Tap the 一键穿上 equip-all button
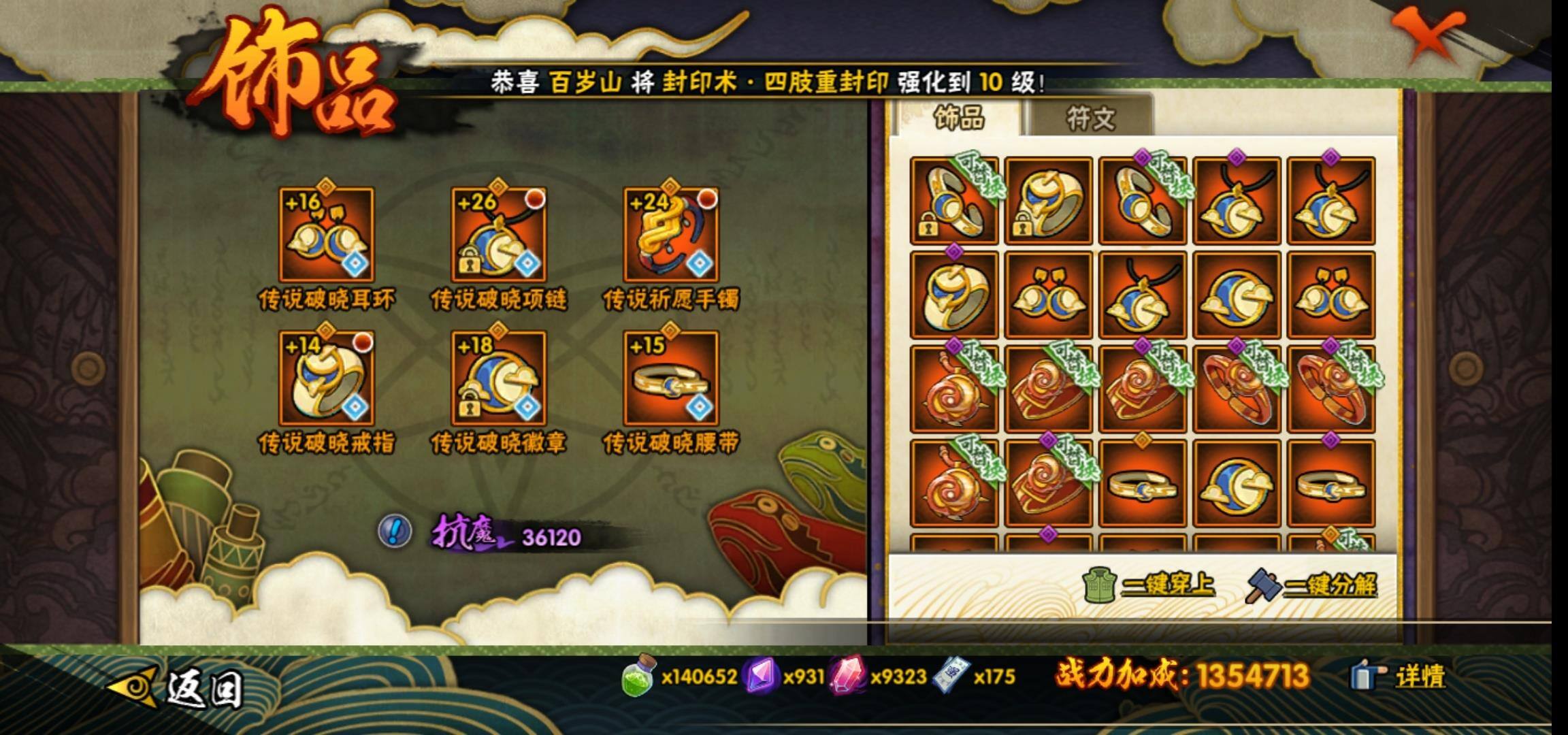This screenshot has height=735, width=1568. (x=1150, y=585)
